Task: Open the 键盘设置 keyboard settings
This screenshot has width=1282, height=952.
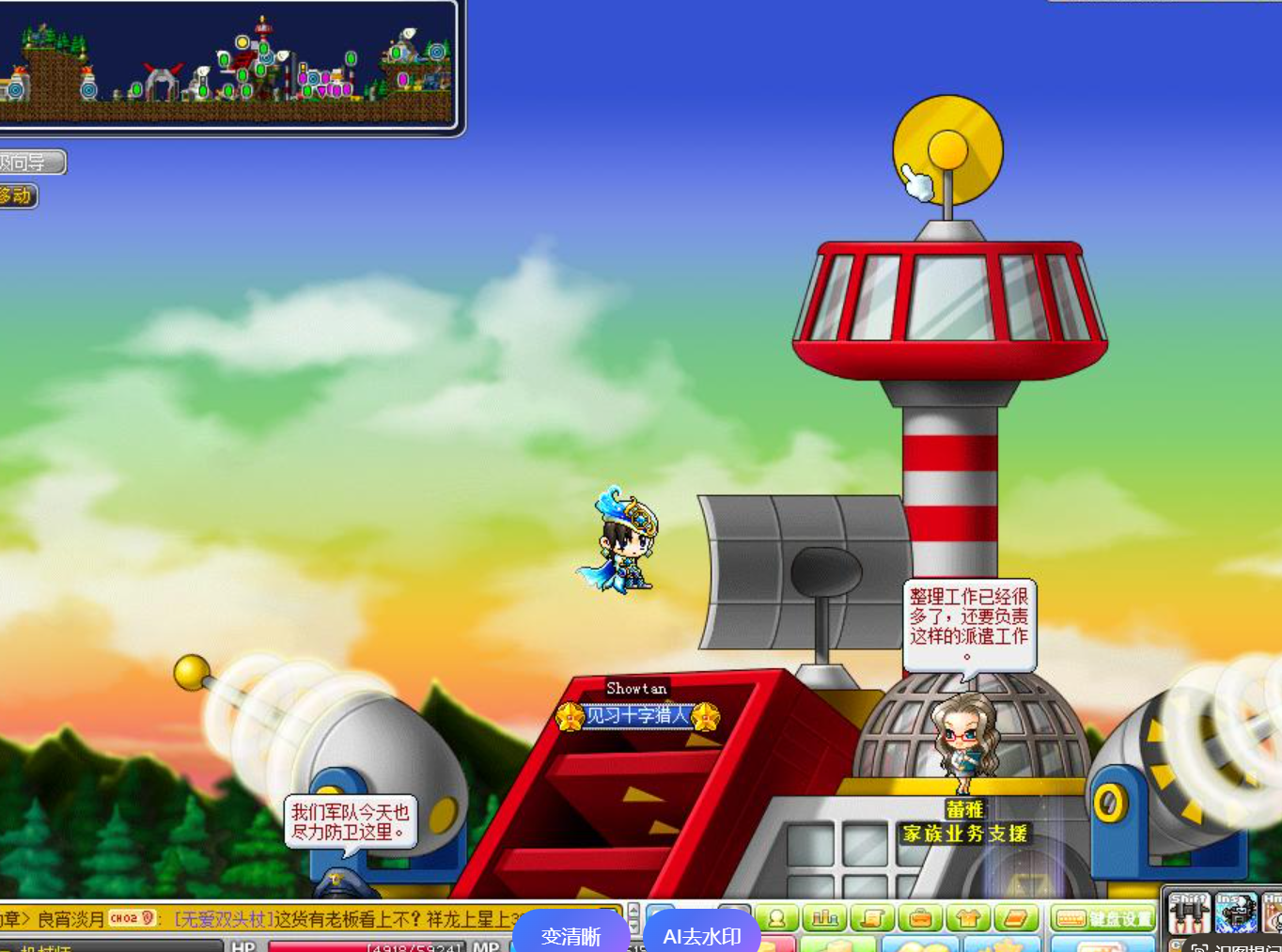Action: click(1102, 918)
